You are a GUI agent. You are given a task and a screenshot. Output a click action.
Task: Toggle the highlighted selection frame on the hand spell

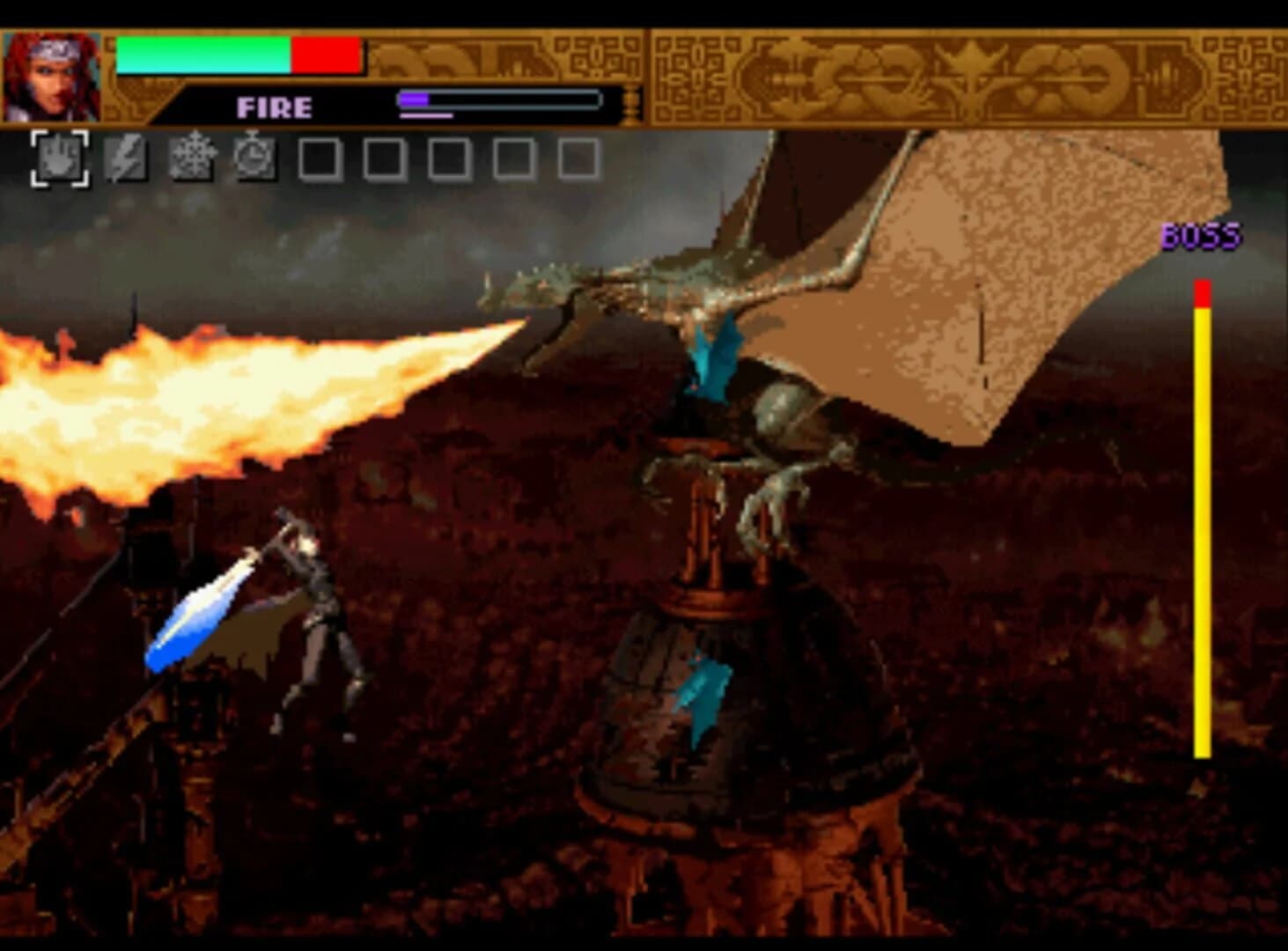click(x=60, y=158)
